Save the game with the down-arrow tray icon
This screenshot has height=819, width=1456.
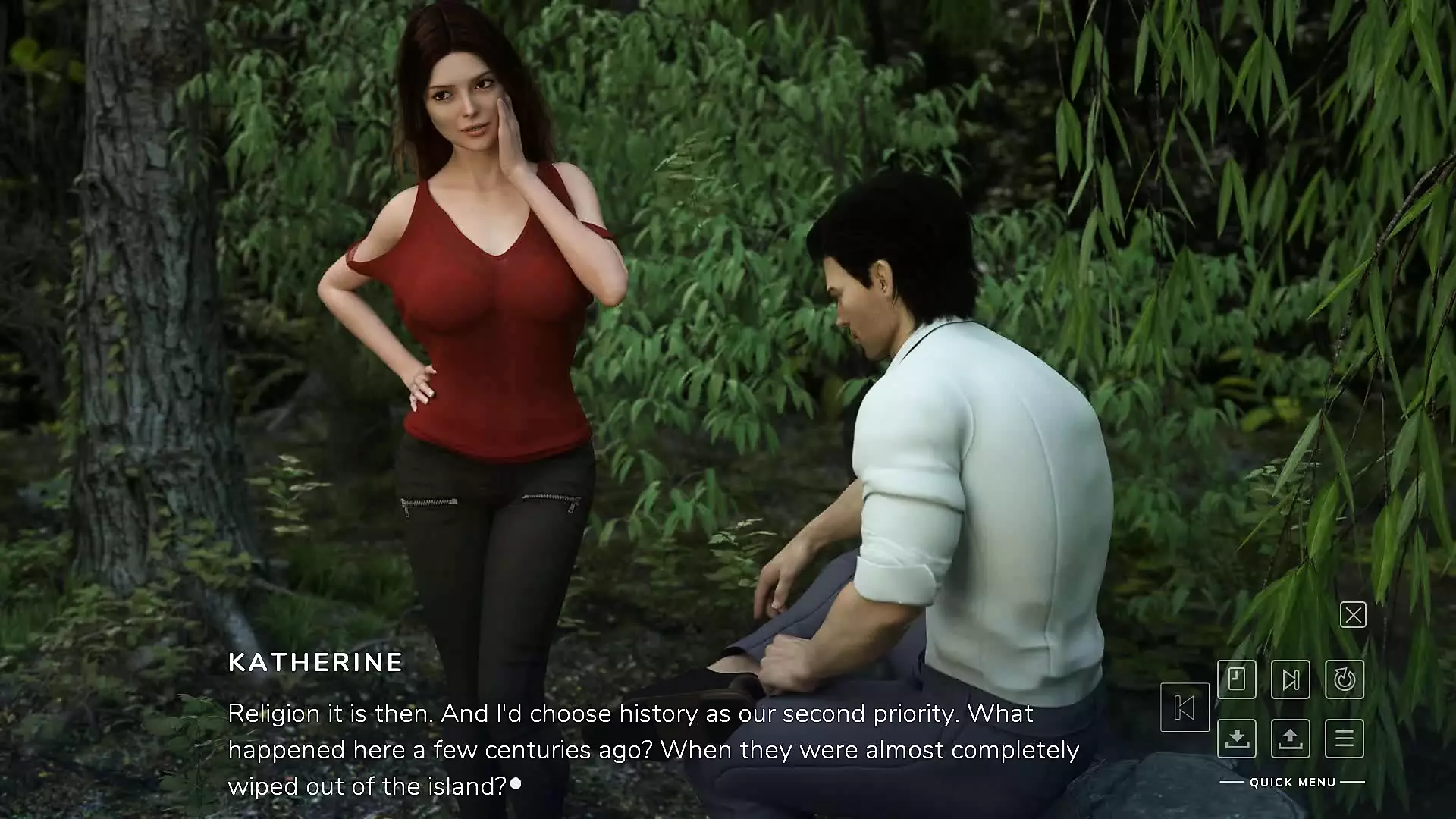1237,738
